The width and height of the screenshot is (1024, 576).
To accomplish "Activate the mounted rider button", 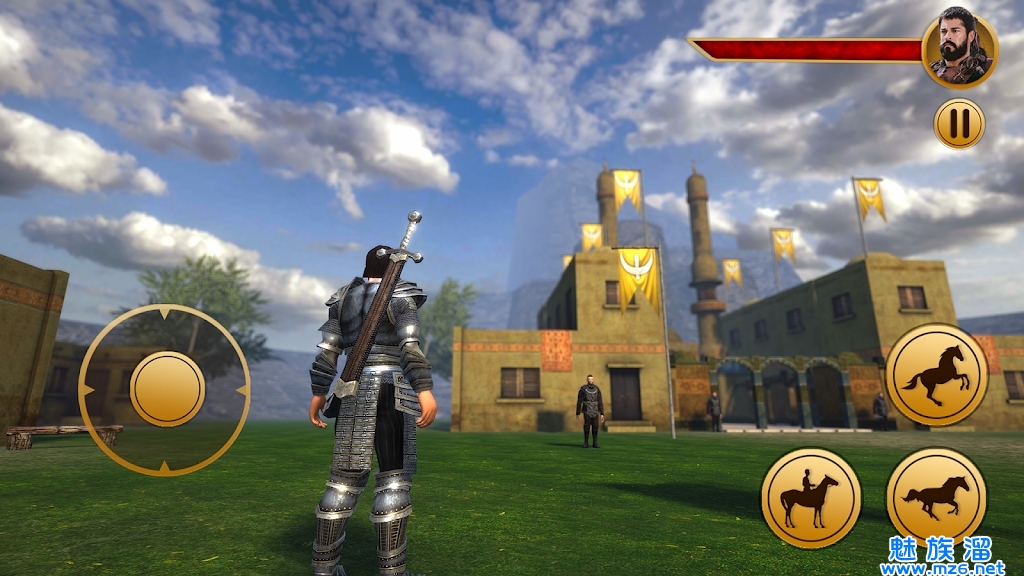I will (811, 498).
